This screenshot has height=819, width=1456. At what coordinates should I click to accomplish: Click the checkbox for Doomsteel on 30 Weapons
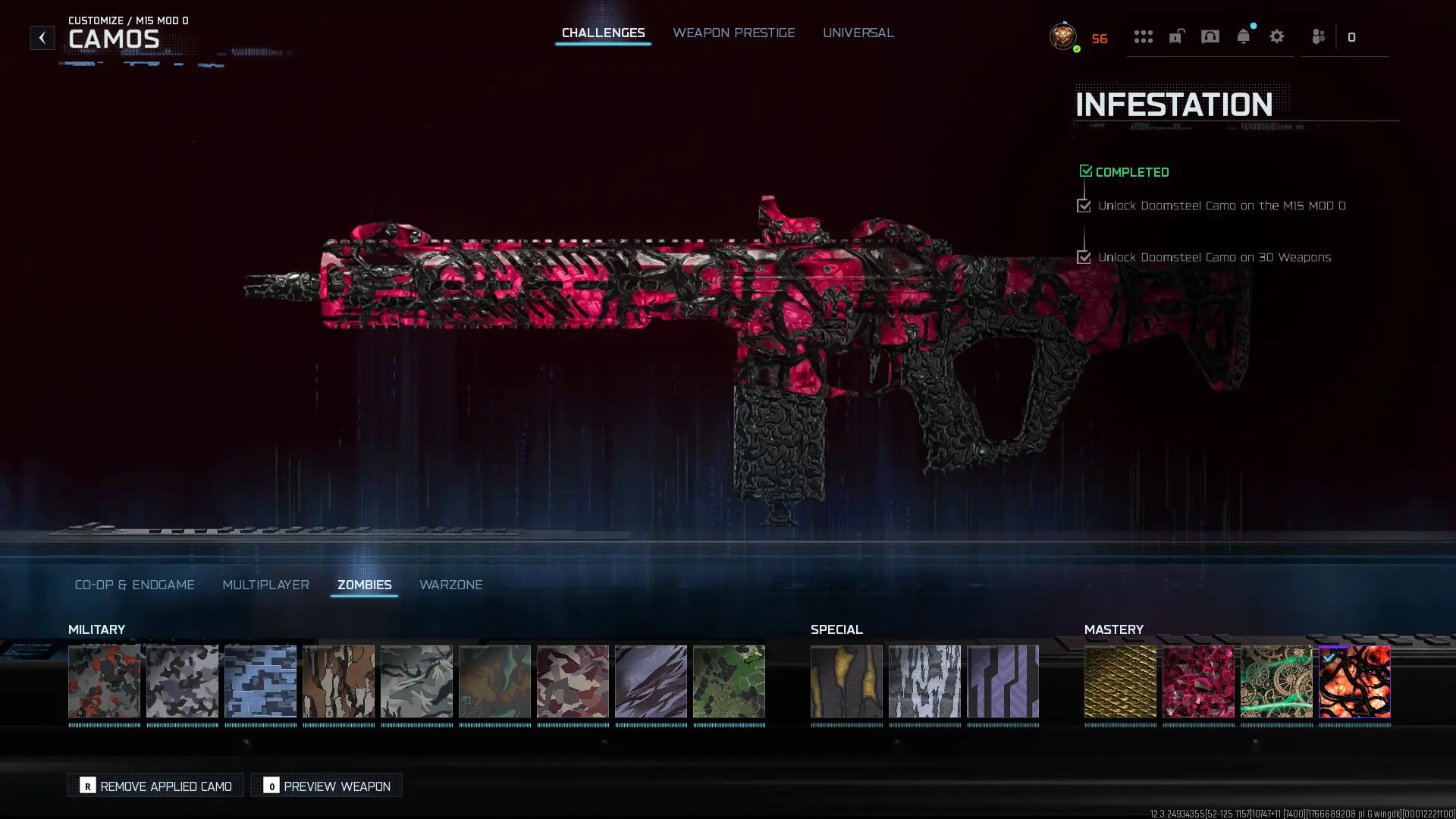coord(1084,257)
